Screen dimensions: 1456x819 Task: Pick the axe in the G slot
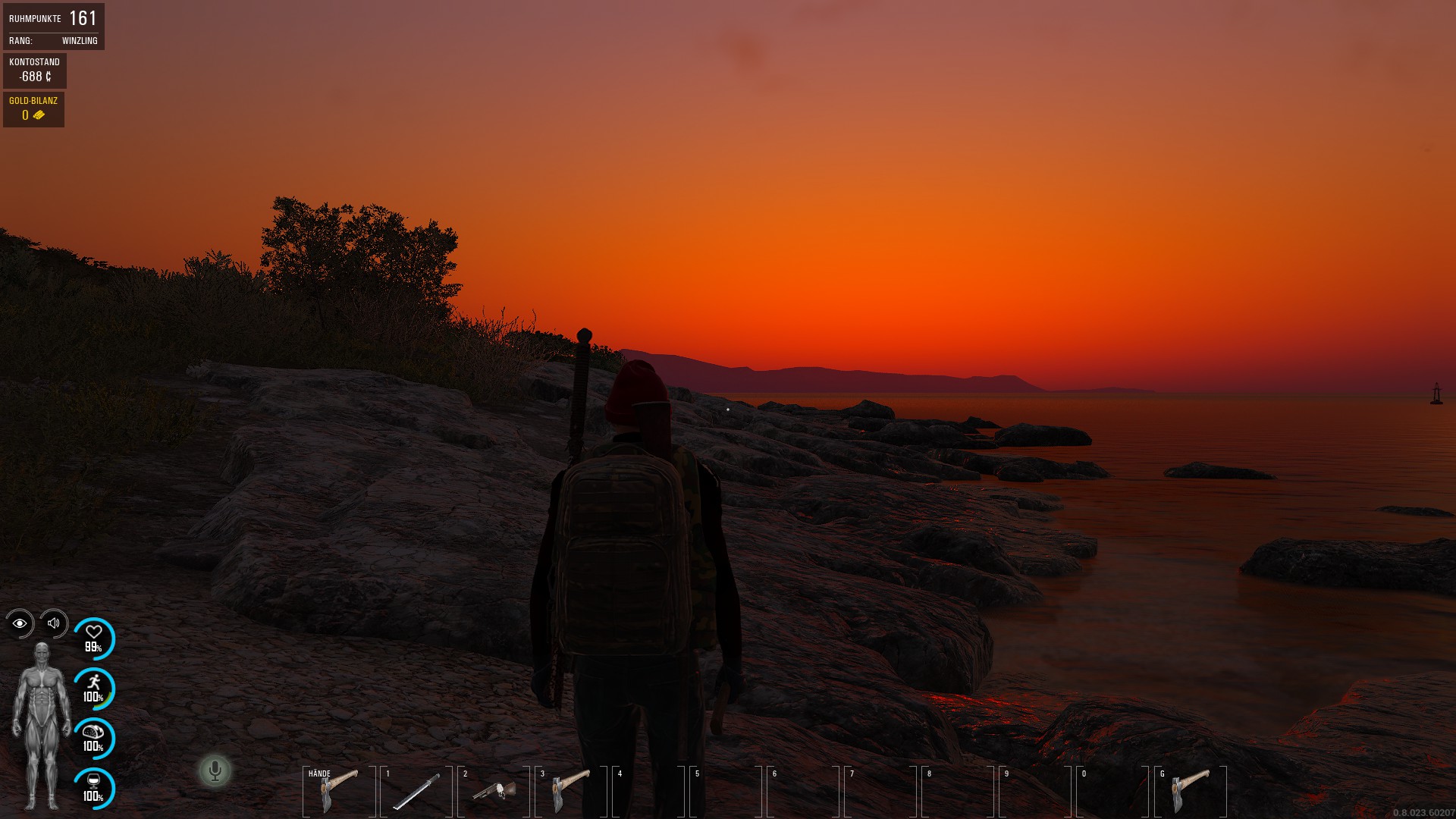click(x=1191, y=791)
